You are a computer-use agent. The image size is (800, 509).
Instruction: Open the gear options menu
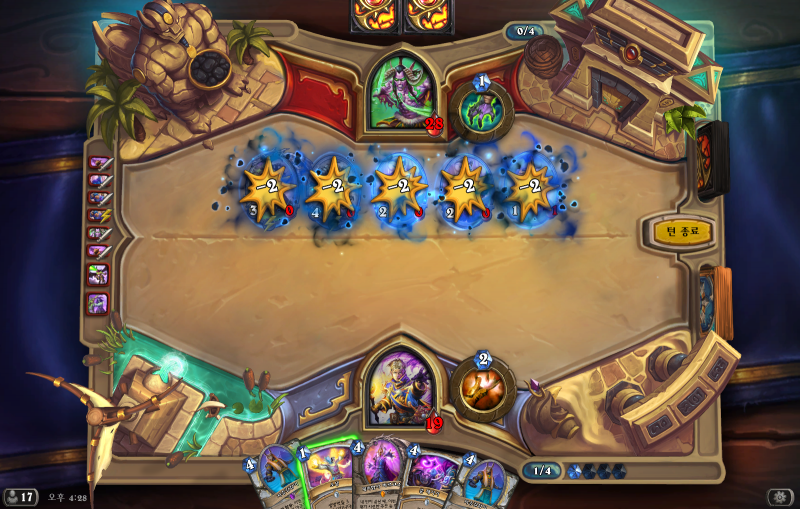click(779, 497)
